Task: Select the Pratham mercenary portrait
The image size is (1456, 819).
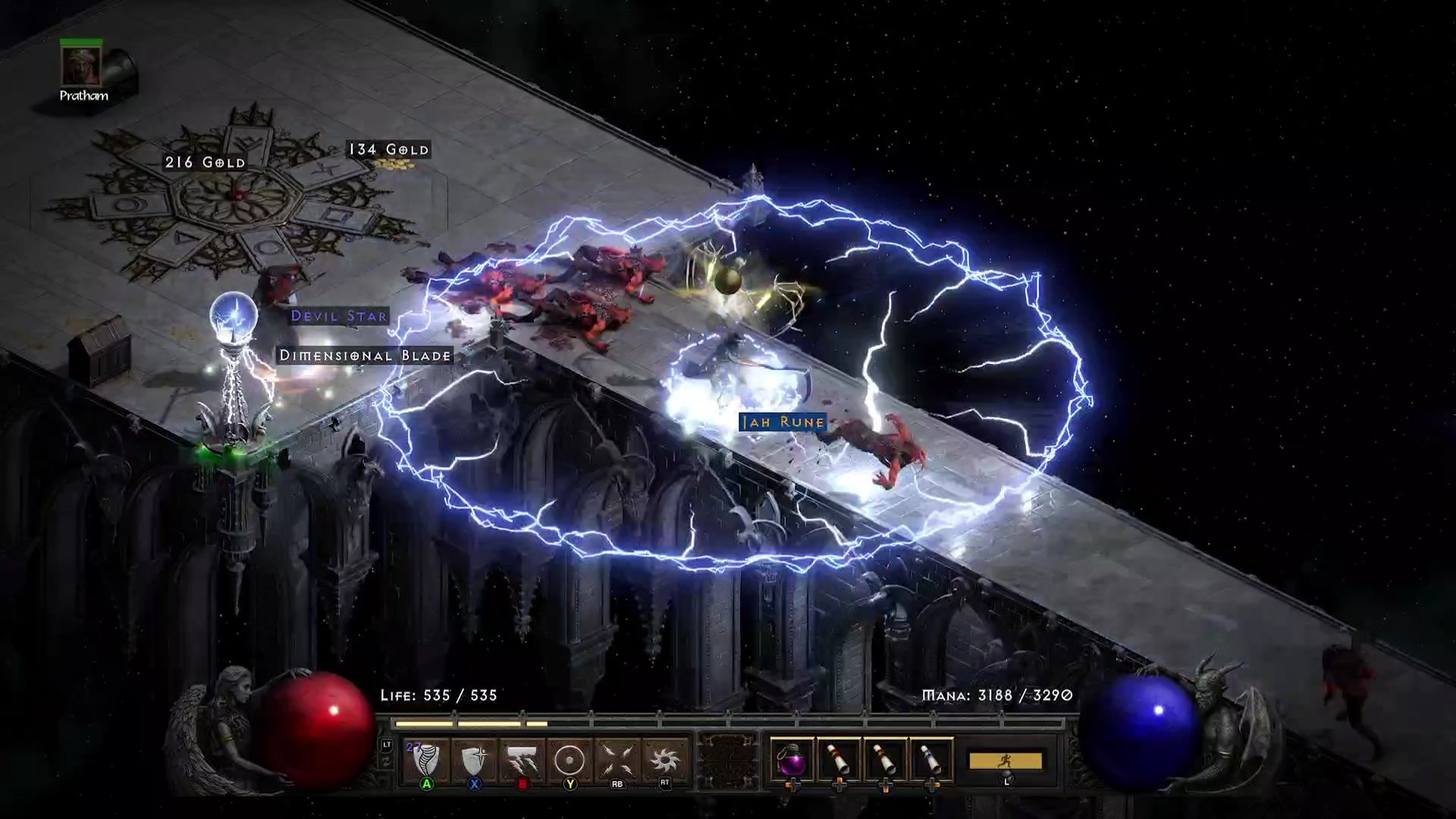Action: [x=80, y=66]
